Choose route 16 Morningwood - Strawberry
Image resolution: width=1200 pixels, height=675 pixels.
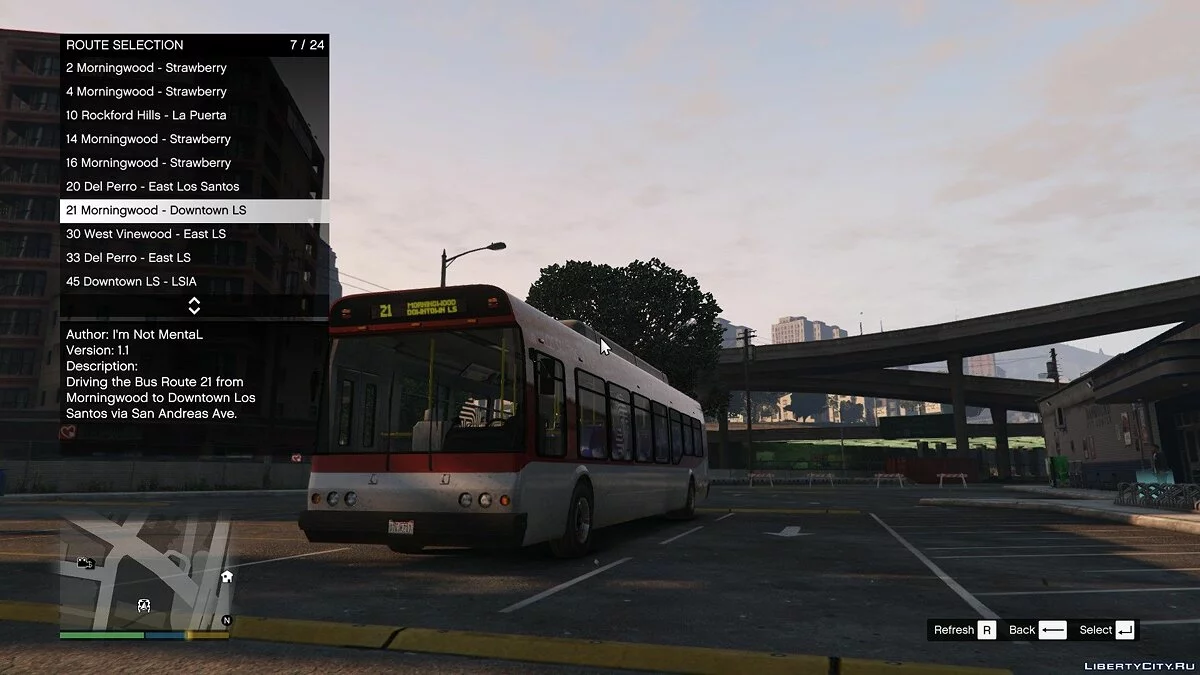click(x=149, y=163)
